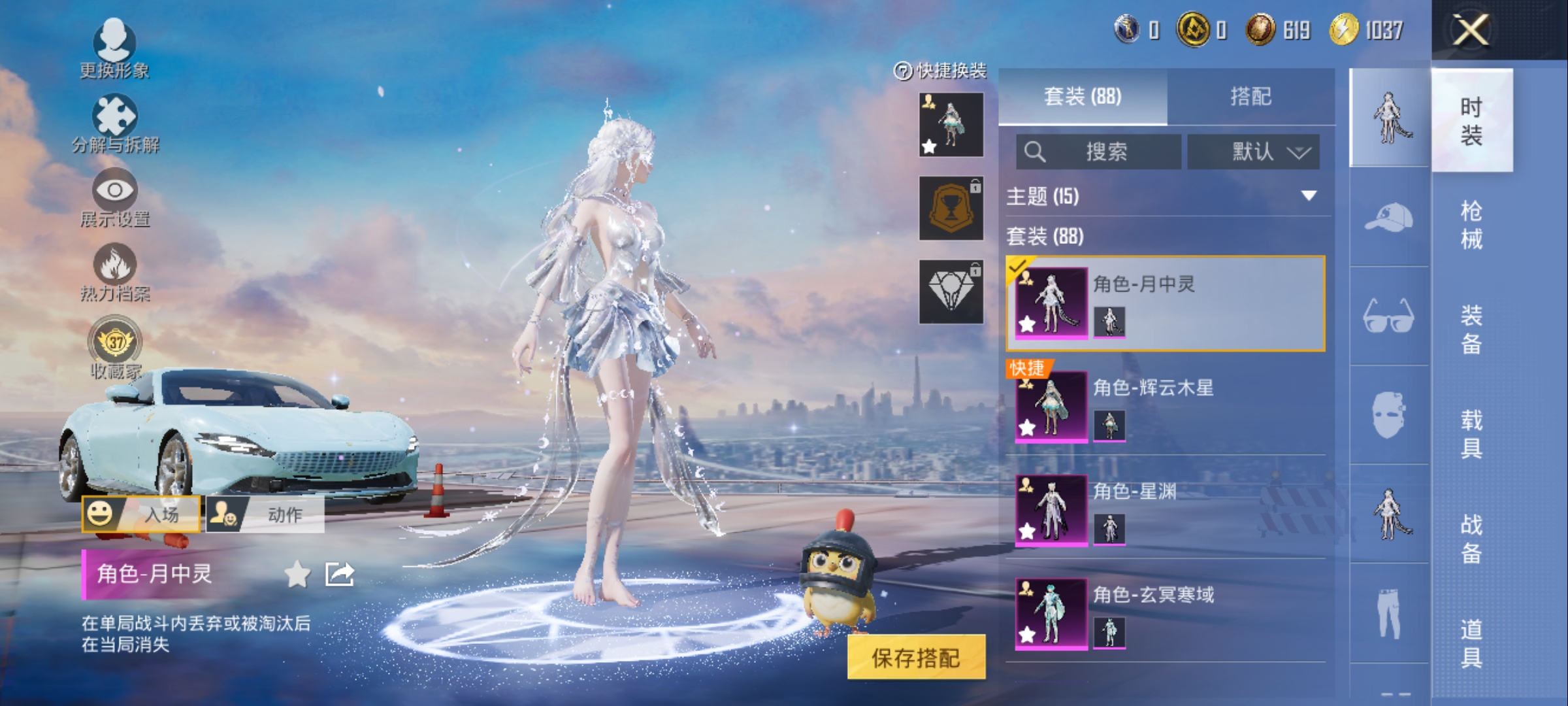Favorite the outfit with the star
This screenshot has height=706, width=1568.
[x=297, y=575]
